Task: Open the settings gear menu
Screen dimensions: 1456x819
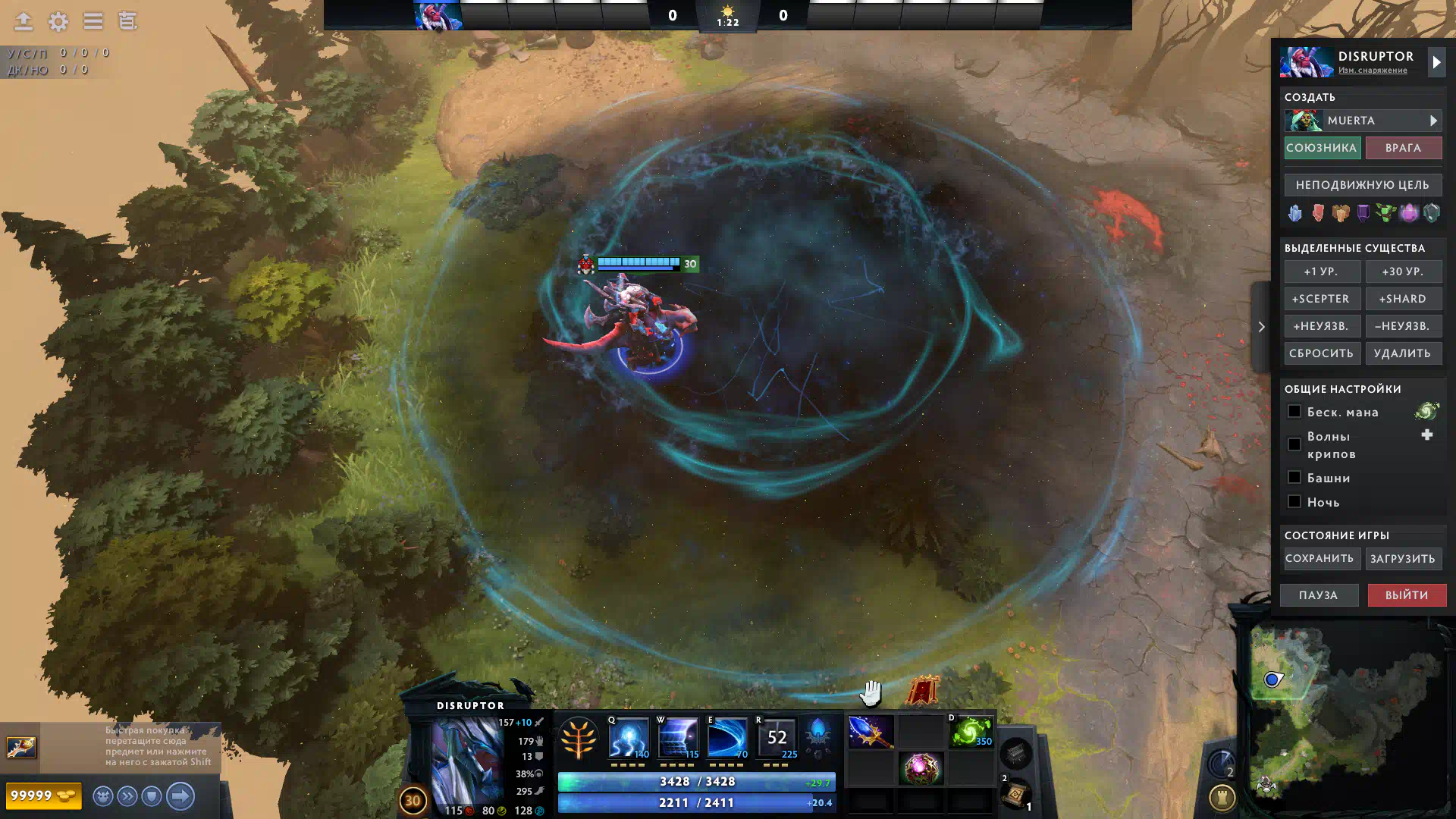Action: pyautogui.click(x=58, y=21)
